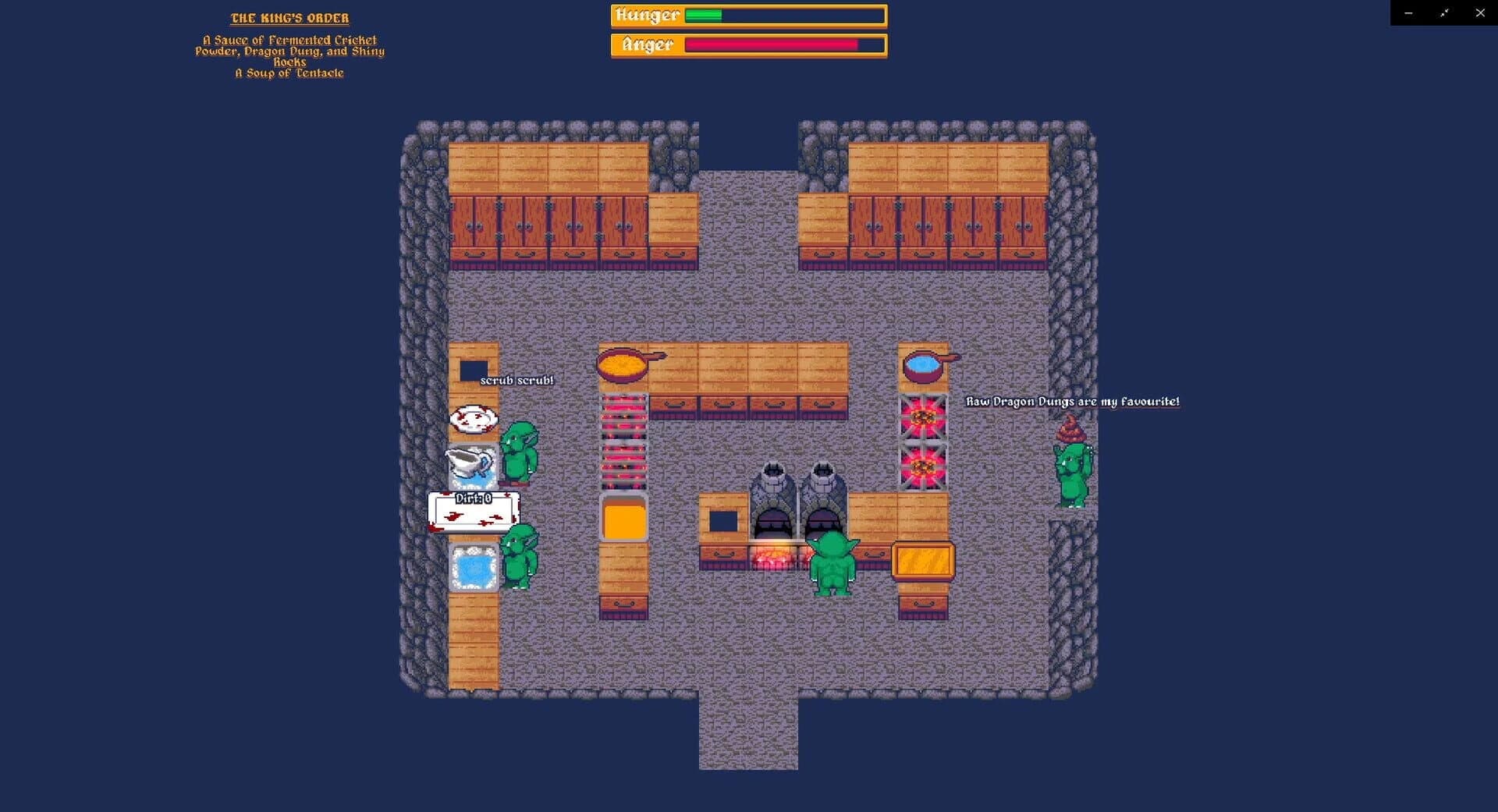Click THE KING'S ORDER heading

290,17
